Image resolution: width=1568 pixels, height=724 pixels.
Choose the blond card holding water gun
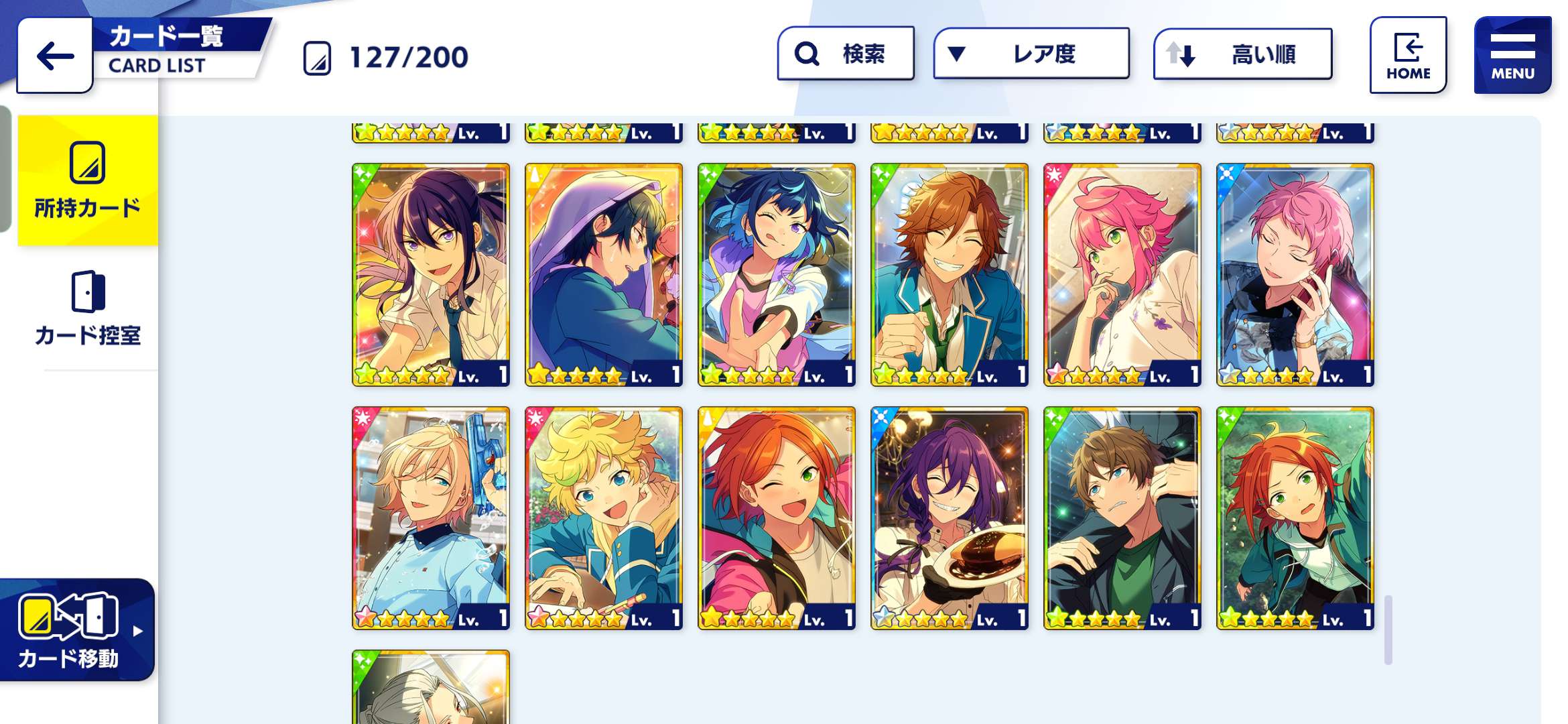pos(431,518)
